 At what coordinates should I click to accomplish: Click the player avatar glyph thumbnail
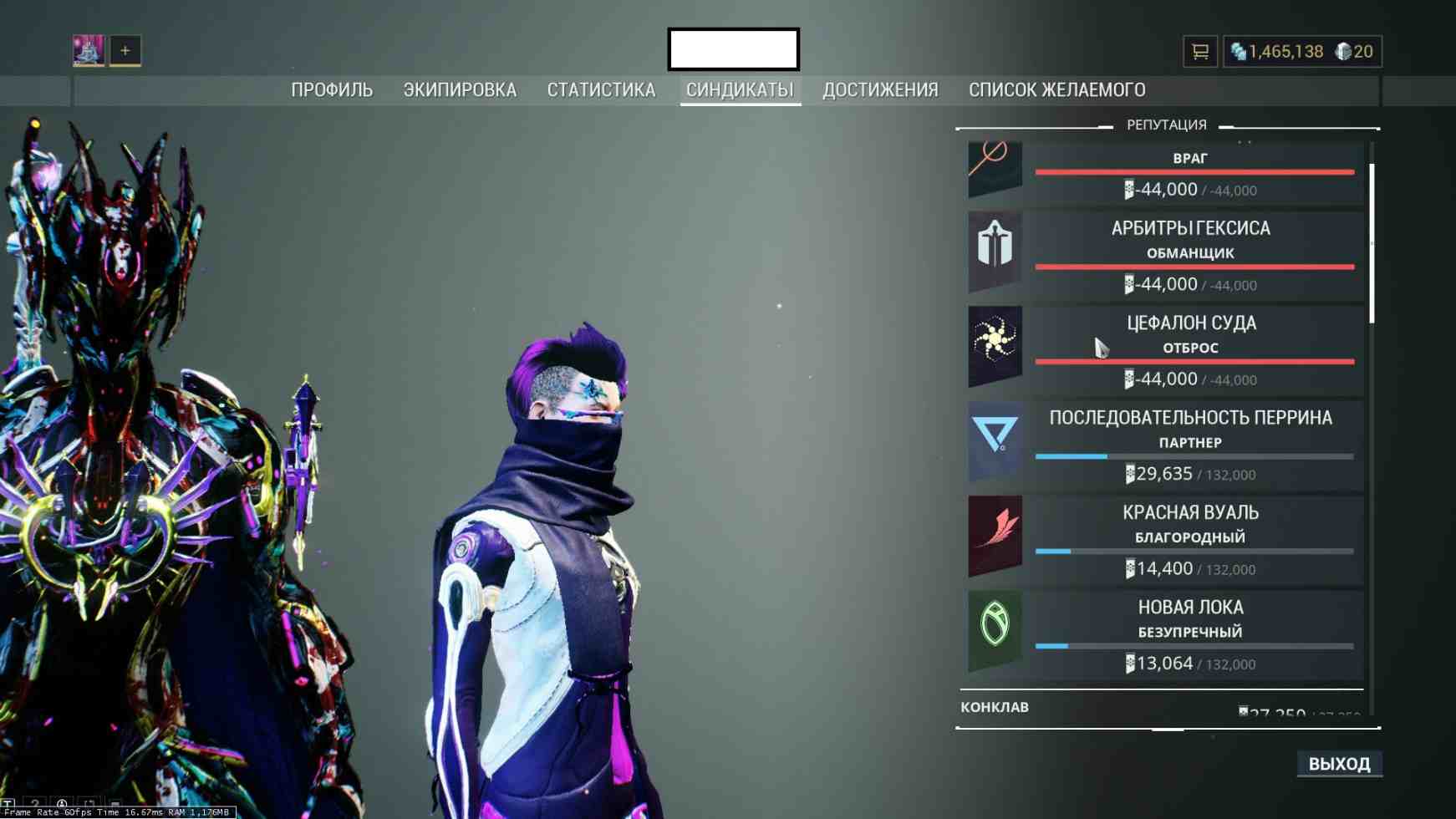point(89,51)
